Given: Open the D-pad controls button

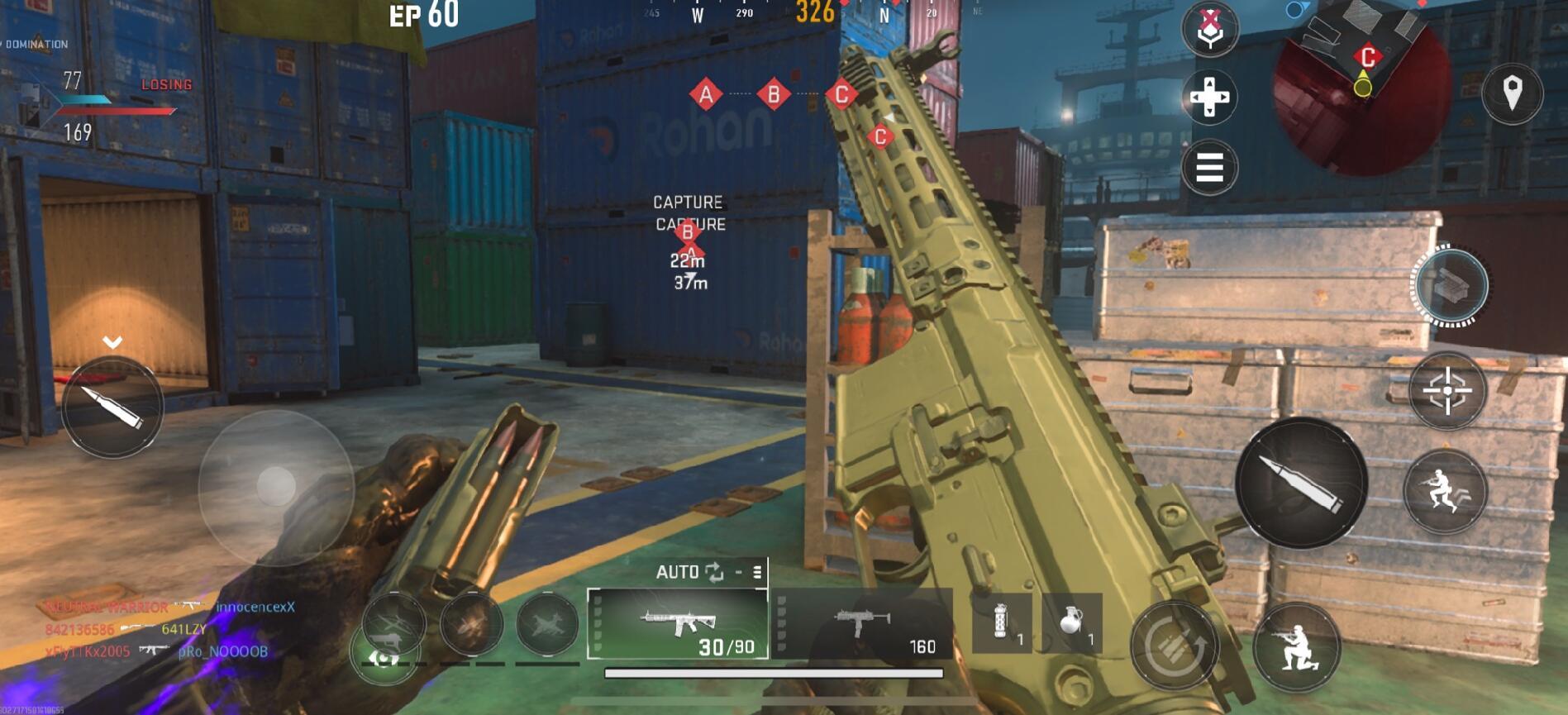Looking at the screenshot, I should 1209,98.
